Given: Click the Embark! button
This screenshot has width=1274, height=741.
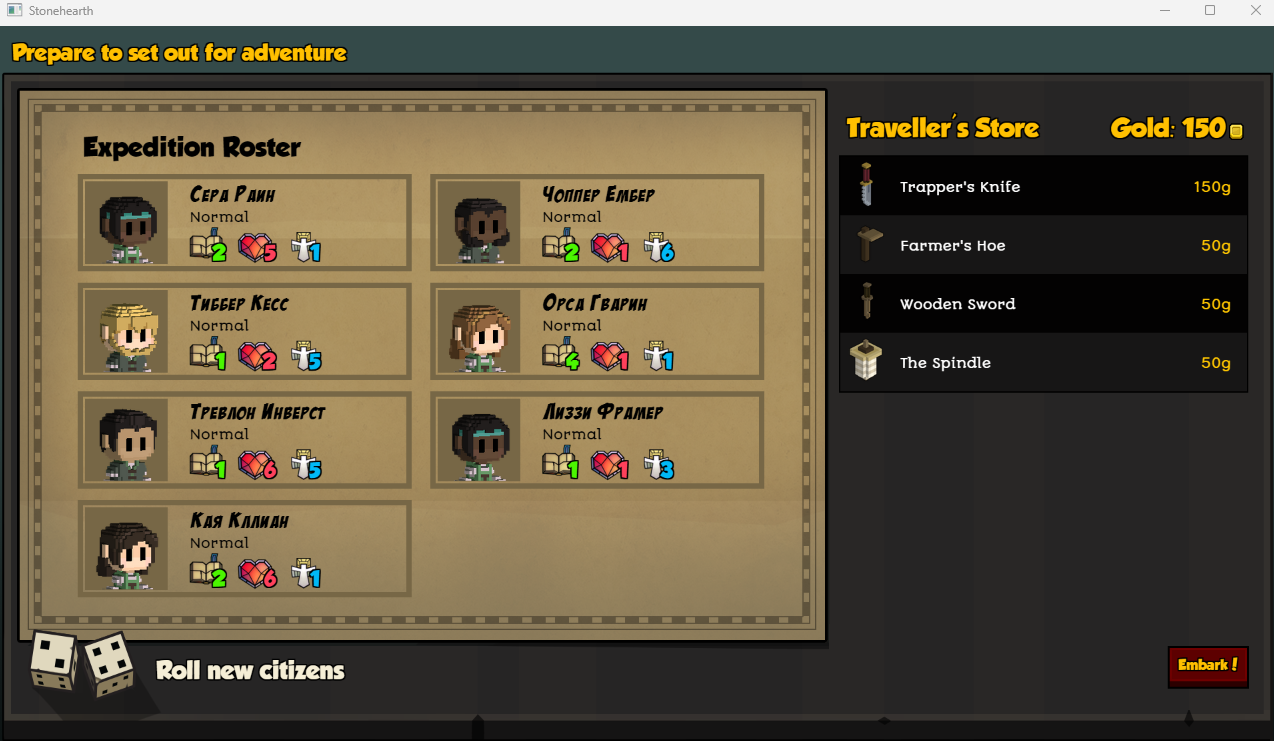Looking at the screenshot, I should tap(1208, 666).
